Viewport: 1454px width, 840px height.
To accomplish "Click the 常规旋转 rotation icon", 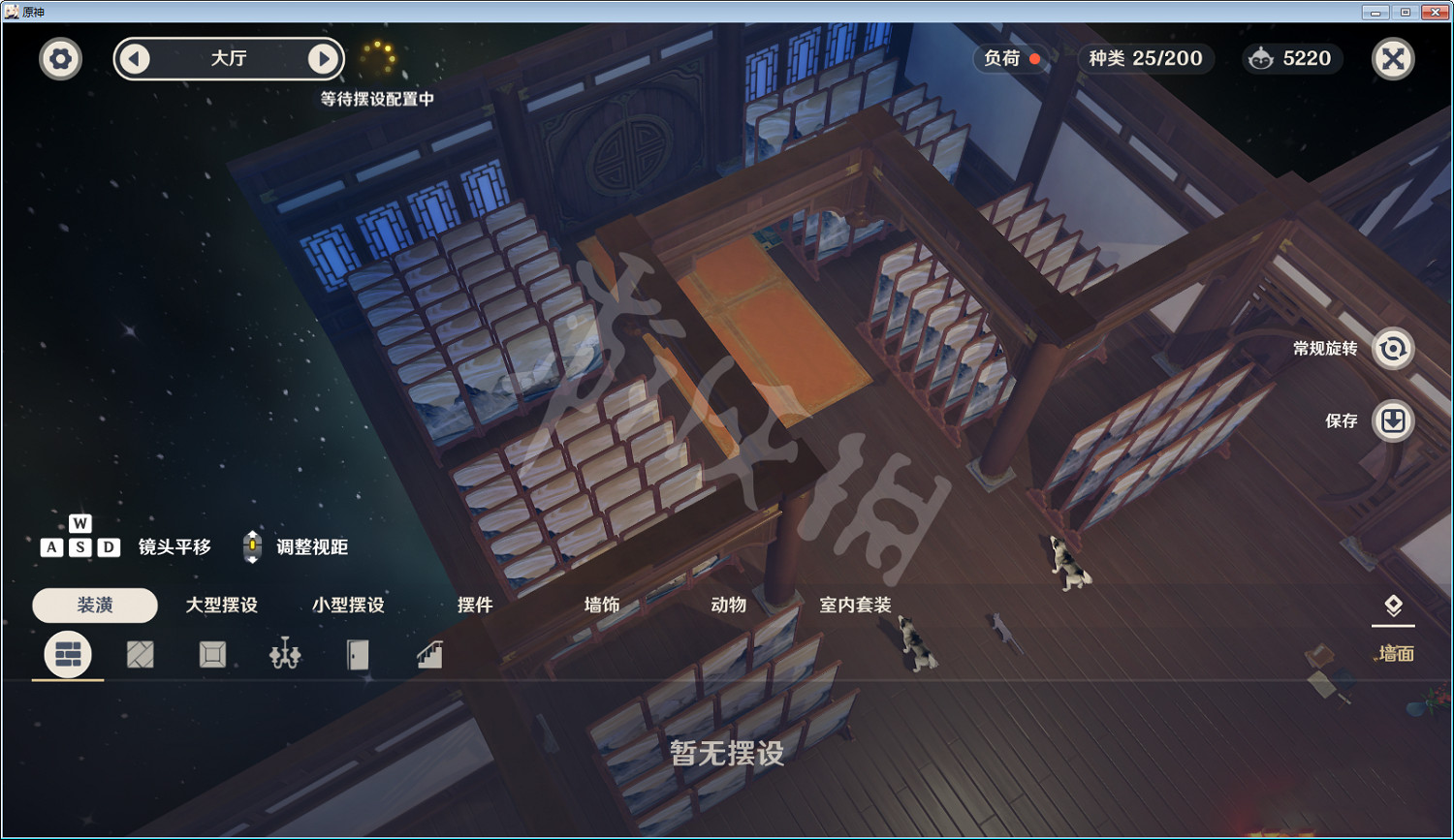I will [x=1393, y=348].
